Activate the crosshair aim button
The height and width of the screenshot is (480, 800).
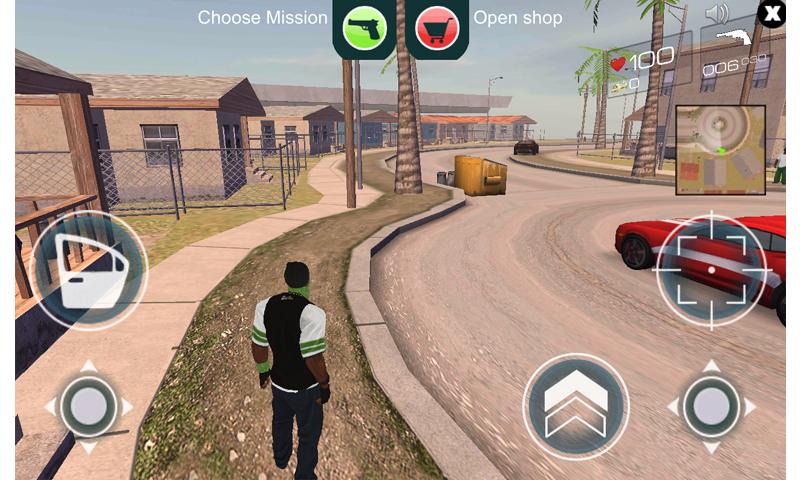click(x=711, y=269)
